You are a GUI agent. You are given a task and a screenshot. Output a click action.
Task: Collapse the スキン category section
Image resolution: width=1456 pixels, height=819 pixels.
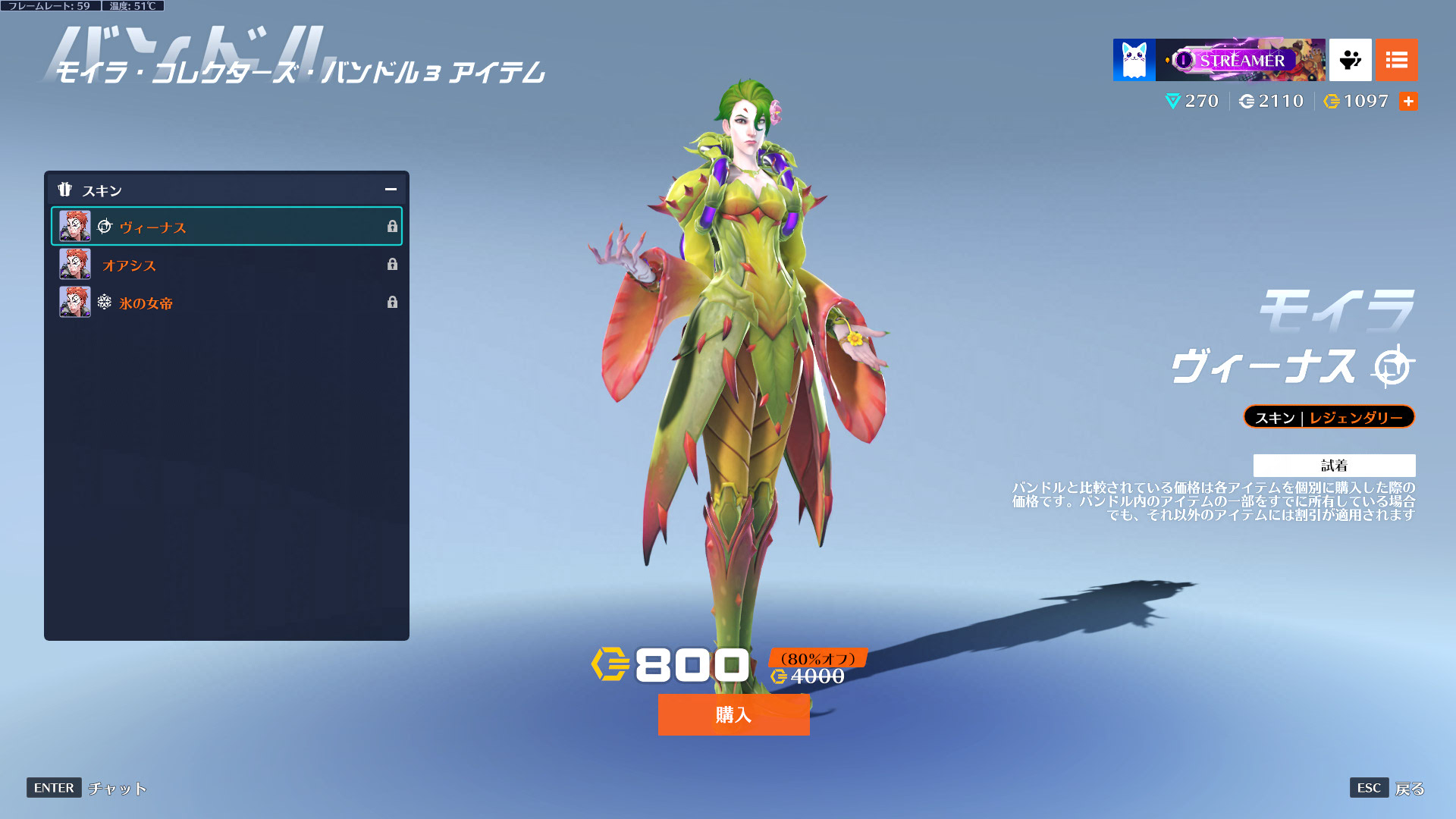click(391, 190)
